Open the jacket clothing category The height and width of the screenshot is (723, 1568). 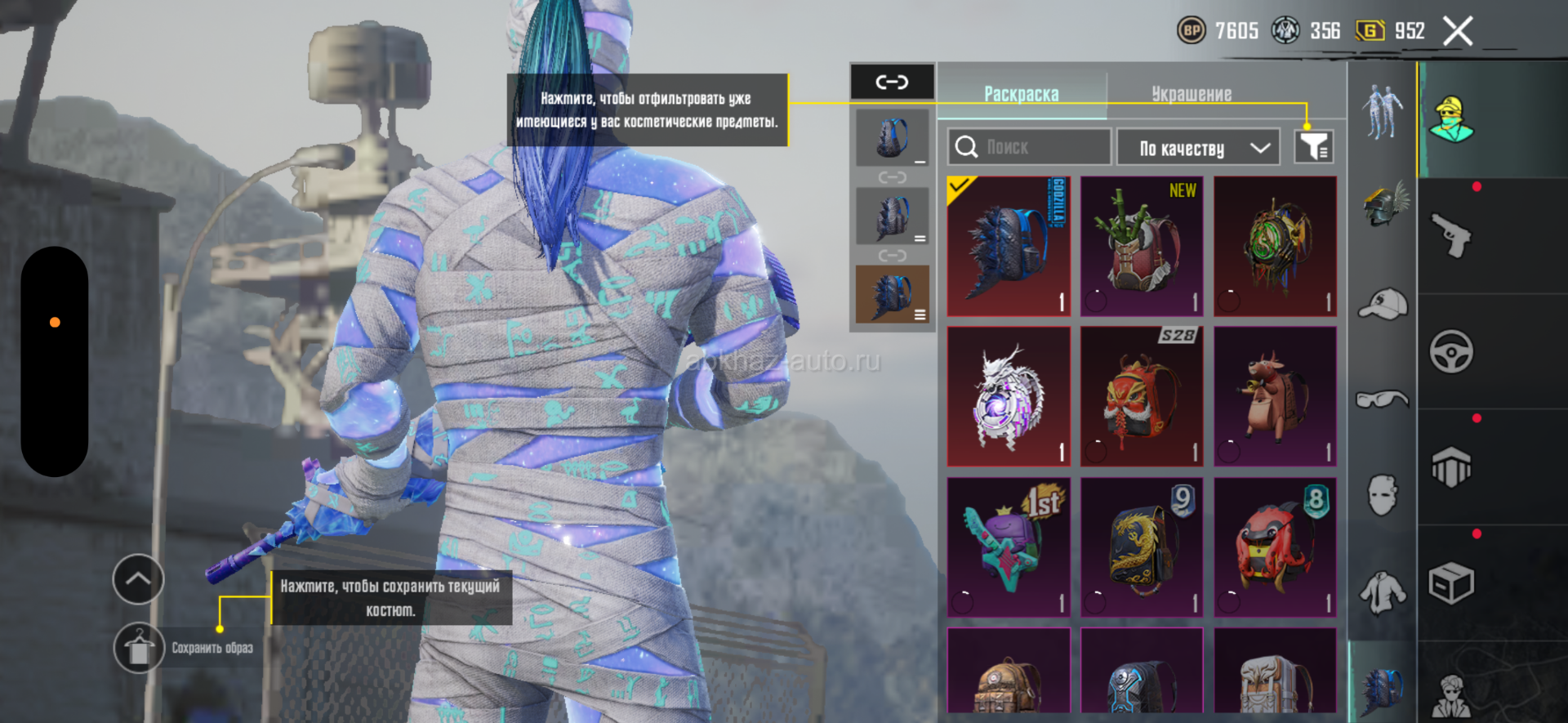1383,592
